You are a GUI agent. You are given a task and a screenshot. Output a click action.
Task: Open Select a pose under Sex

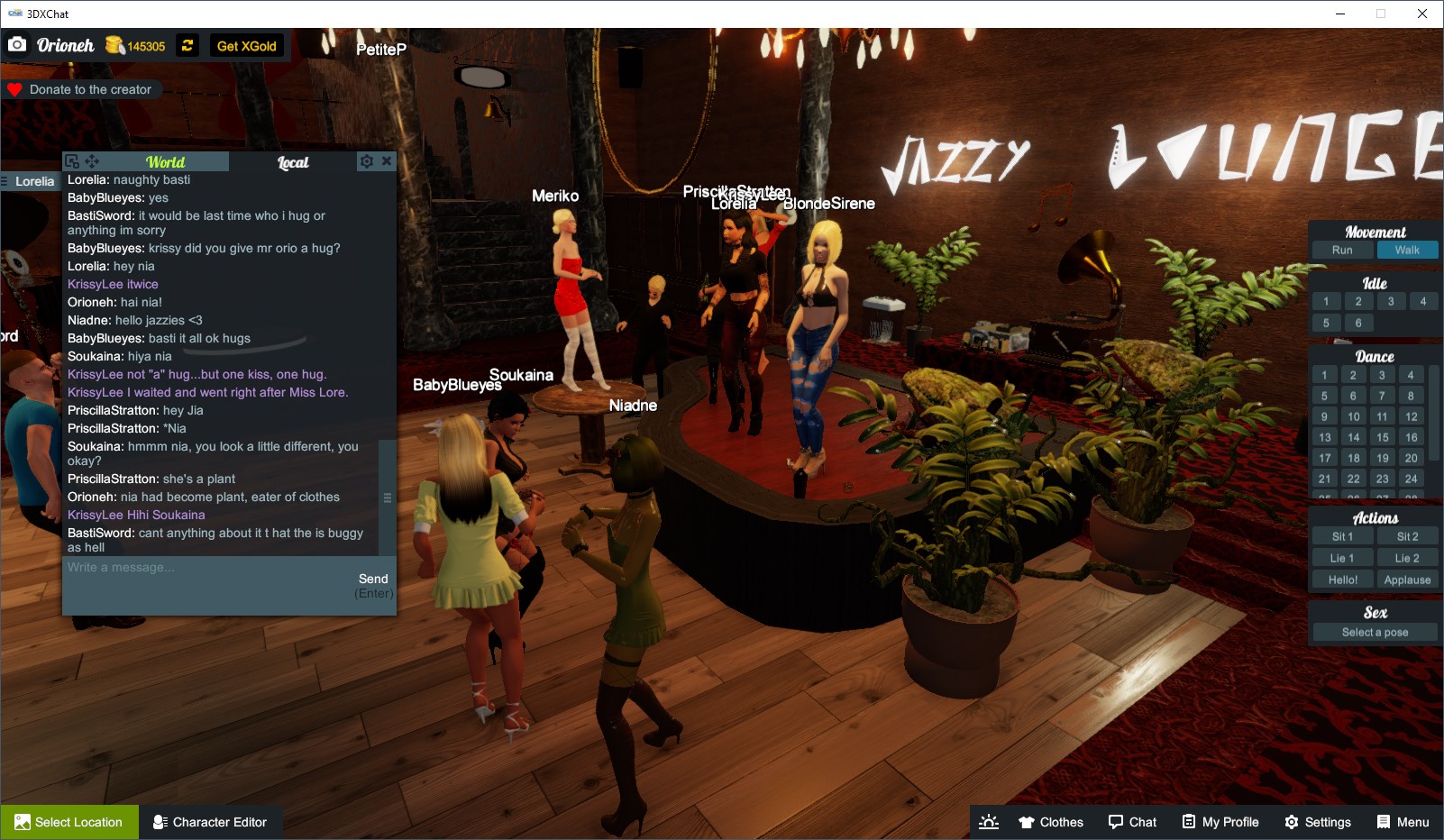tap(1373, 632)
